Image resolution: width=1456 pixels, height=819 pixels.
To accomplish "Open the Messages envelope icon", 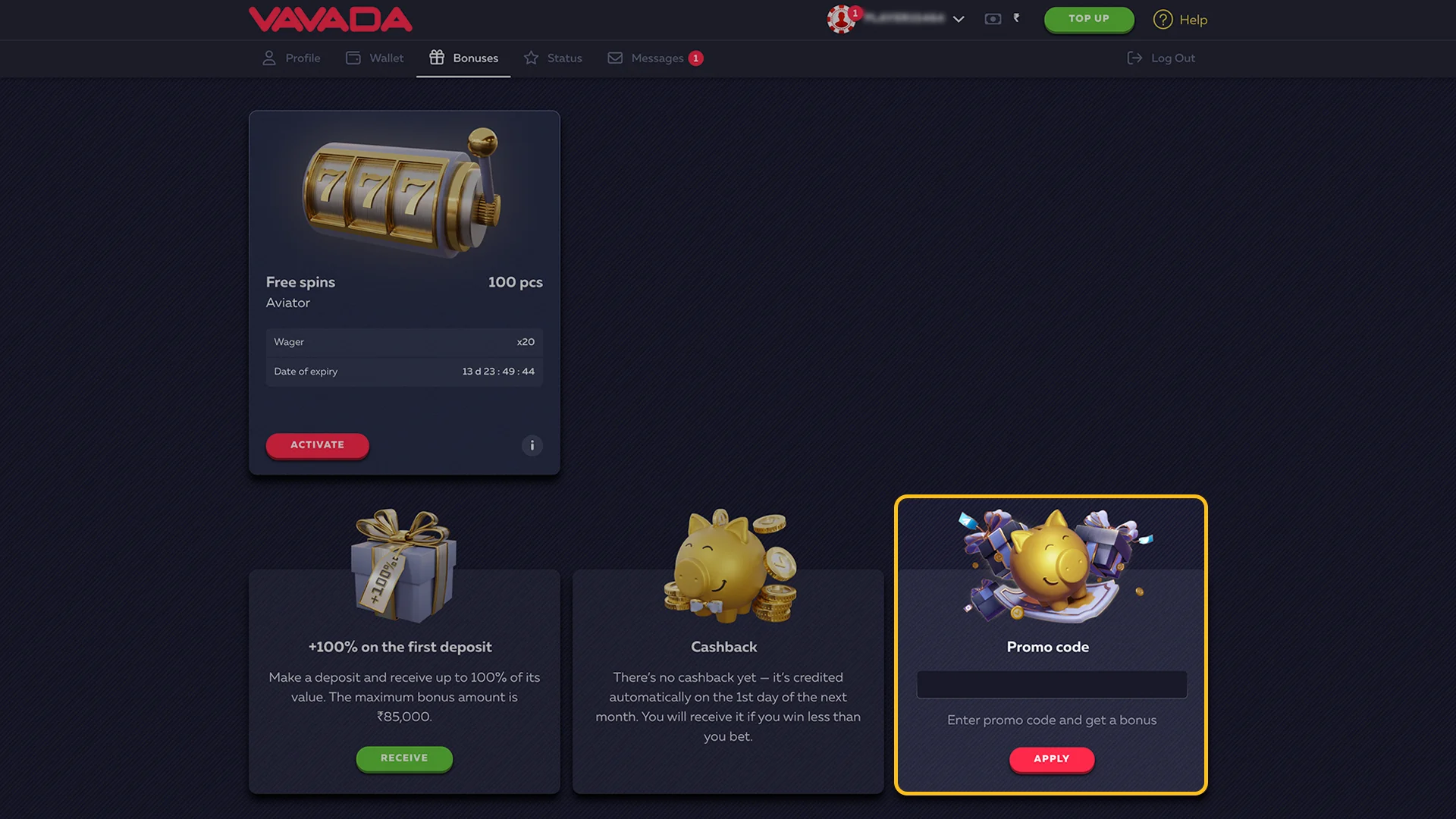I will [x=615, y=58].
